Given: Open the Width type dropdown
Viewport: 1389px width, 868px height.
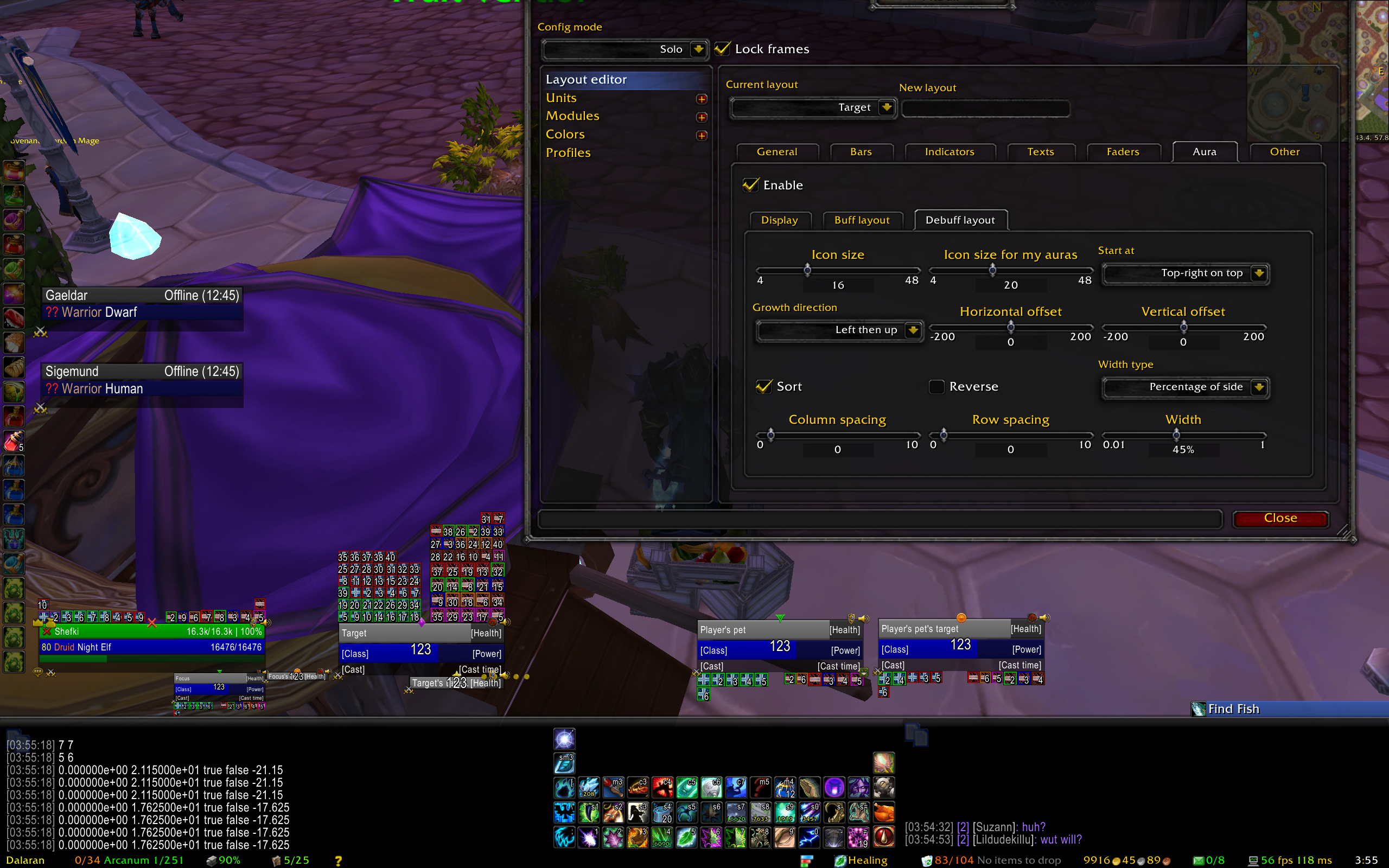Looking at the screenshot, I should [x=1259, y=387].
